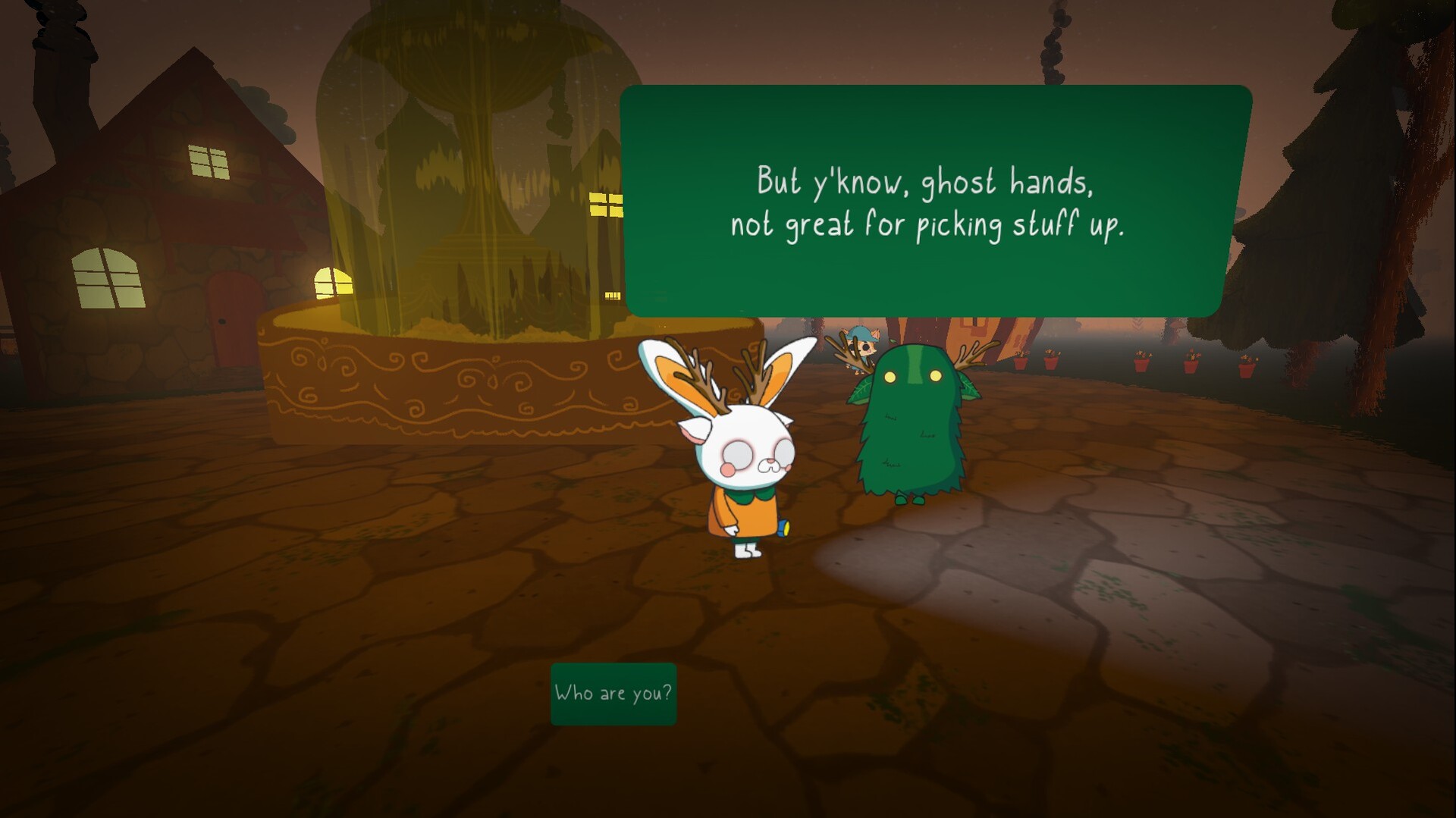Click the glowing yellow window on the far right

click(607, 203)
